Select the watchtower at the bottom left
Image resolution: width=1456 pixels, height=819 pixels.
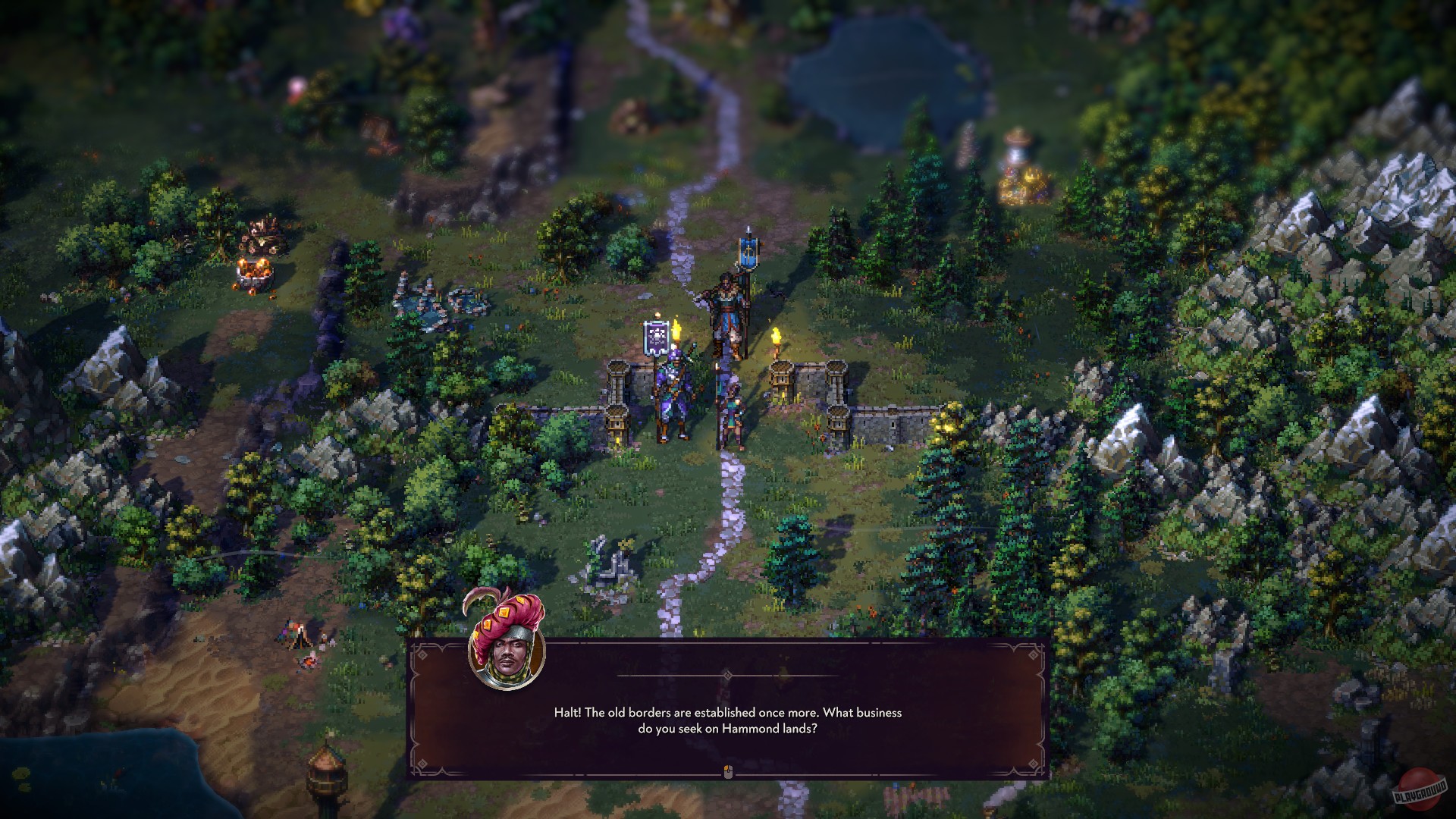(326, 781)
